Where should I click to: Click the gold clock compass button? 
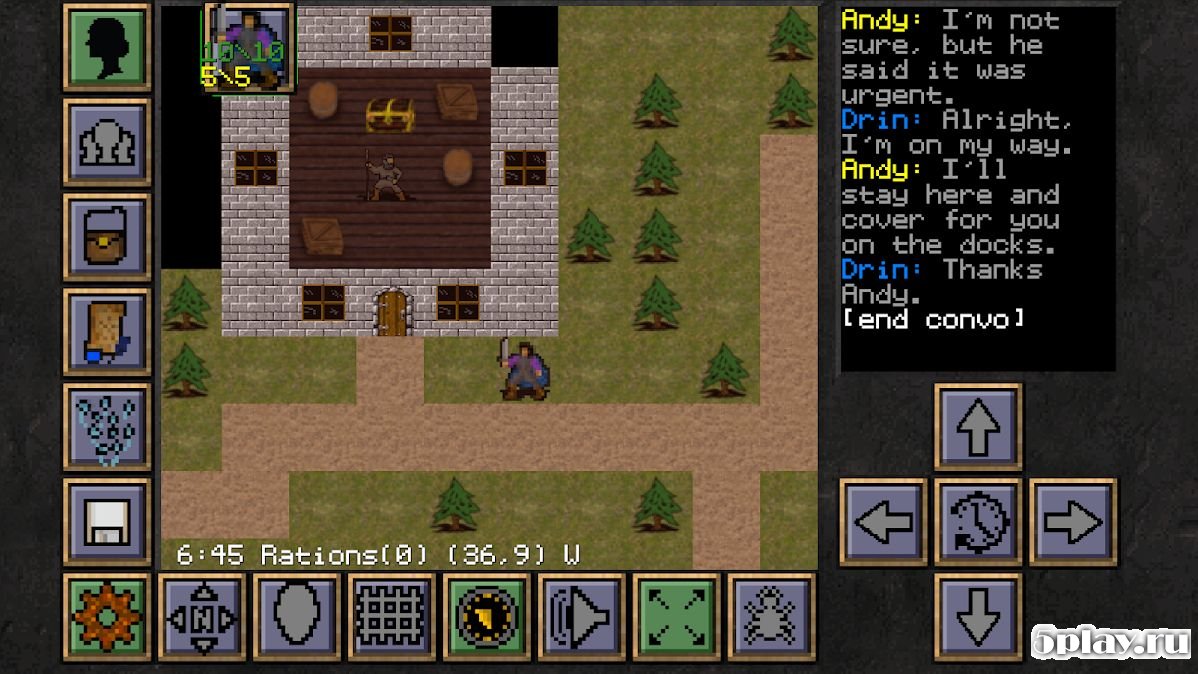(x=487, y=617)
